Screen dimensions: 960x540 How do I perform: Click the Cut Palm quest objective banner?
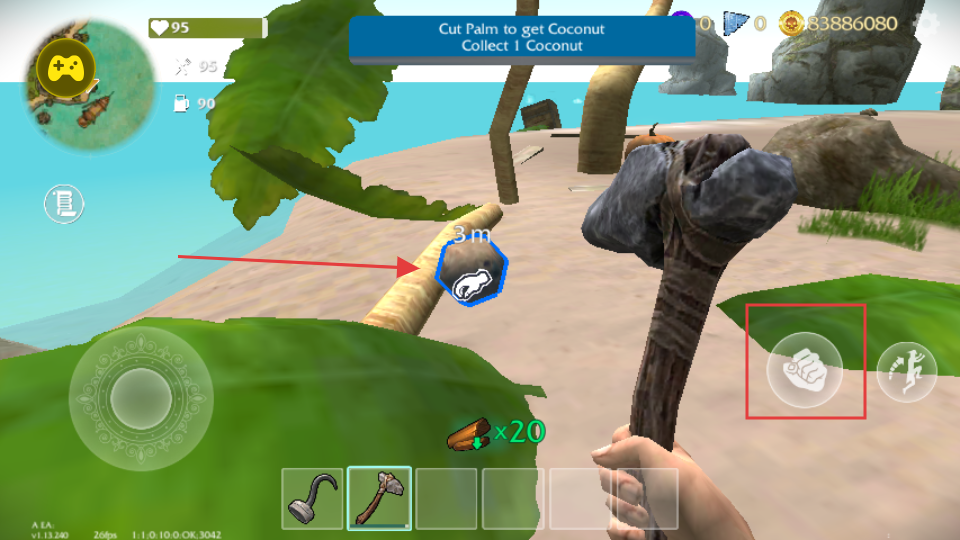point(522,37)
